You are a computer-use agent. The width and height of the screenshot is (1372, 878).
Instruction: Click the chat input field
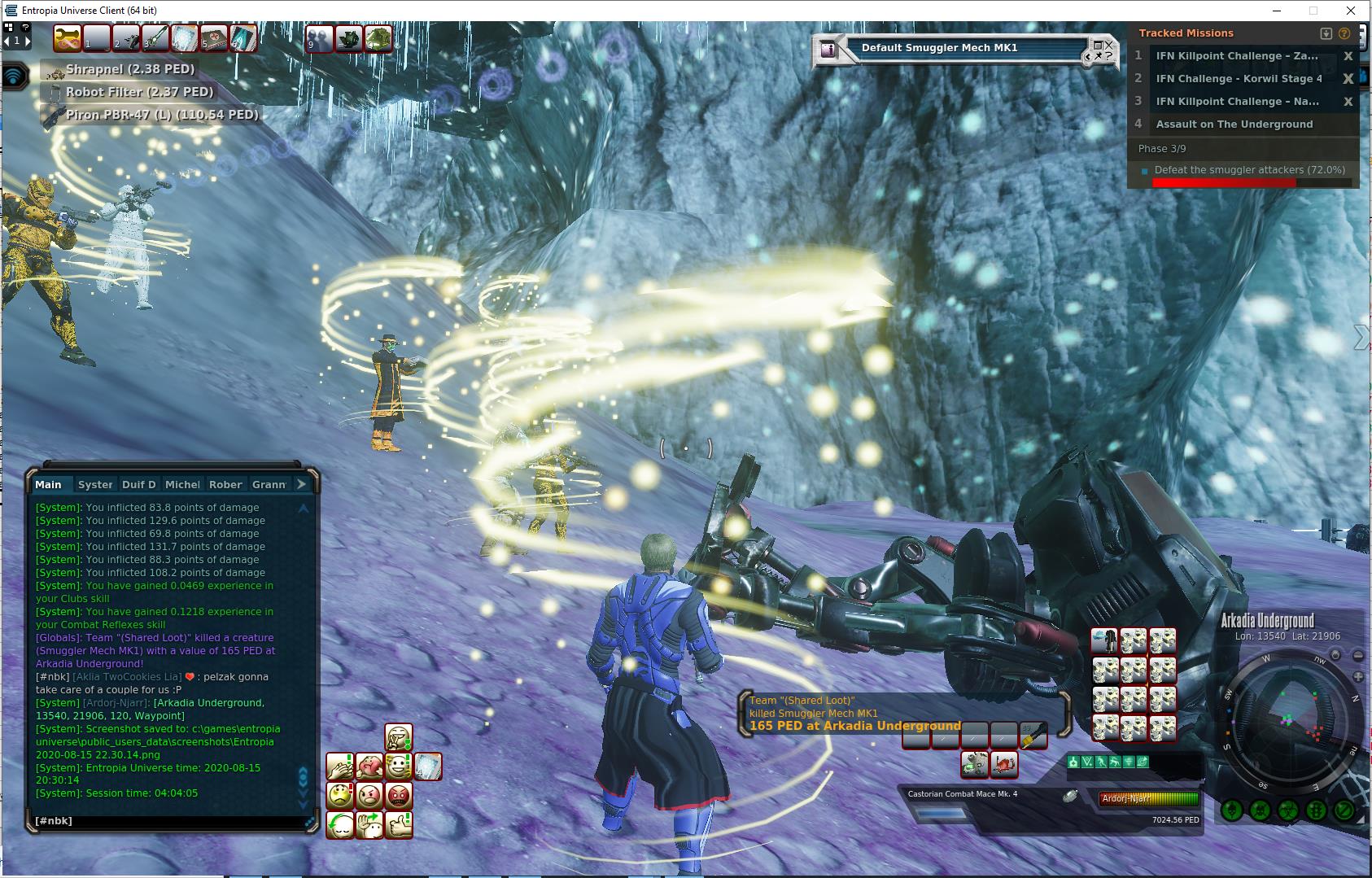[167, 821]
